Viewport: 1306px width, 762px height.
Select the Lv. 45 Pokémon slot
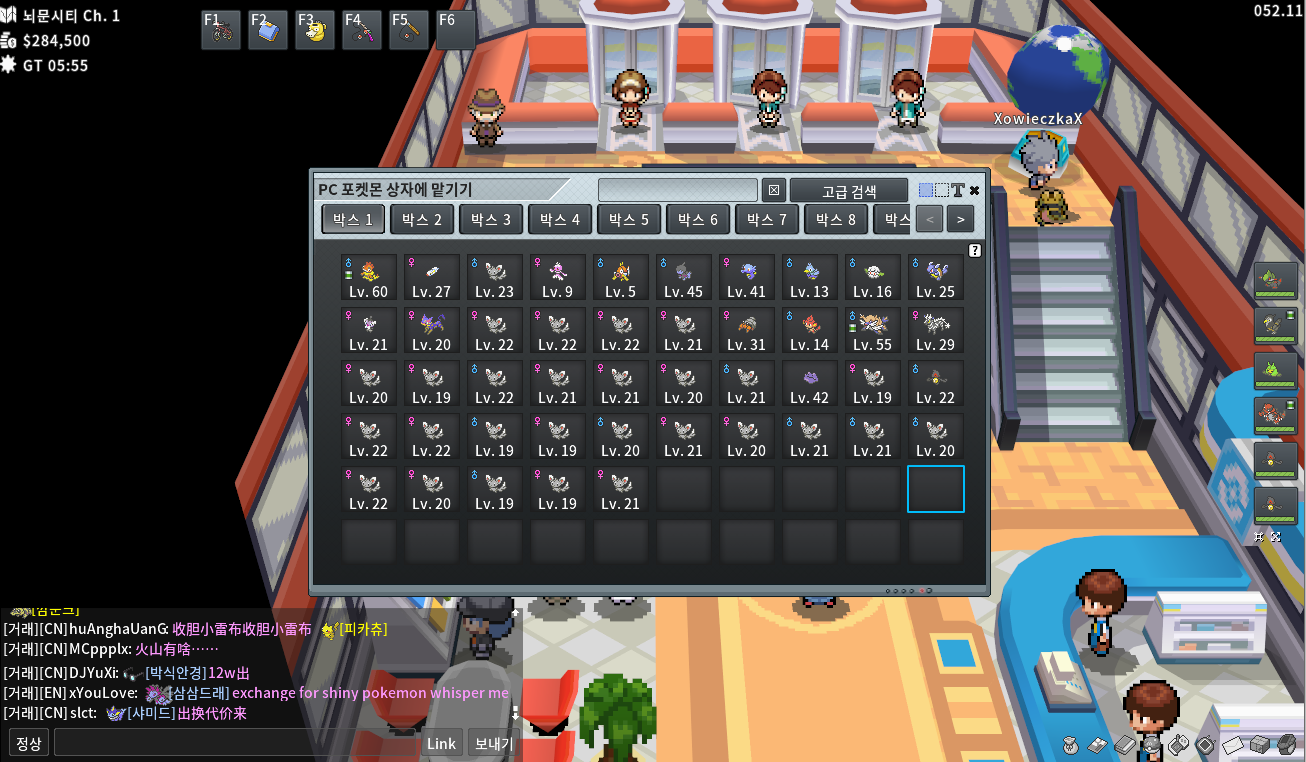[683, 277]
